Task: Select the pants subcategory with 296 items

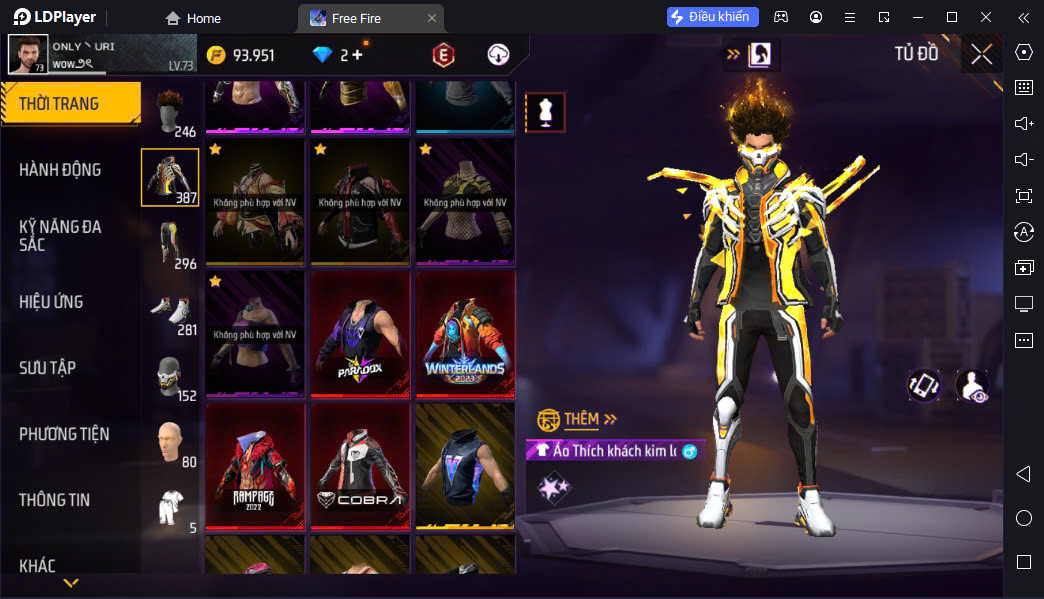Action: click(171, 244)
